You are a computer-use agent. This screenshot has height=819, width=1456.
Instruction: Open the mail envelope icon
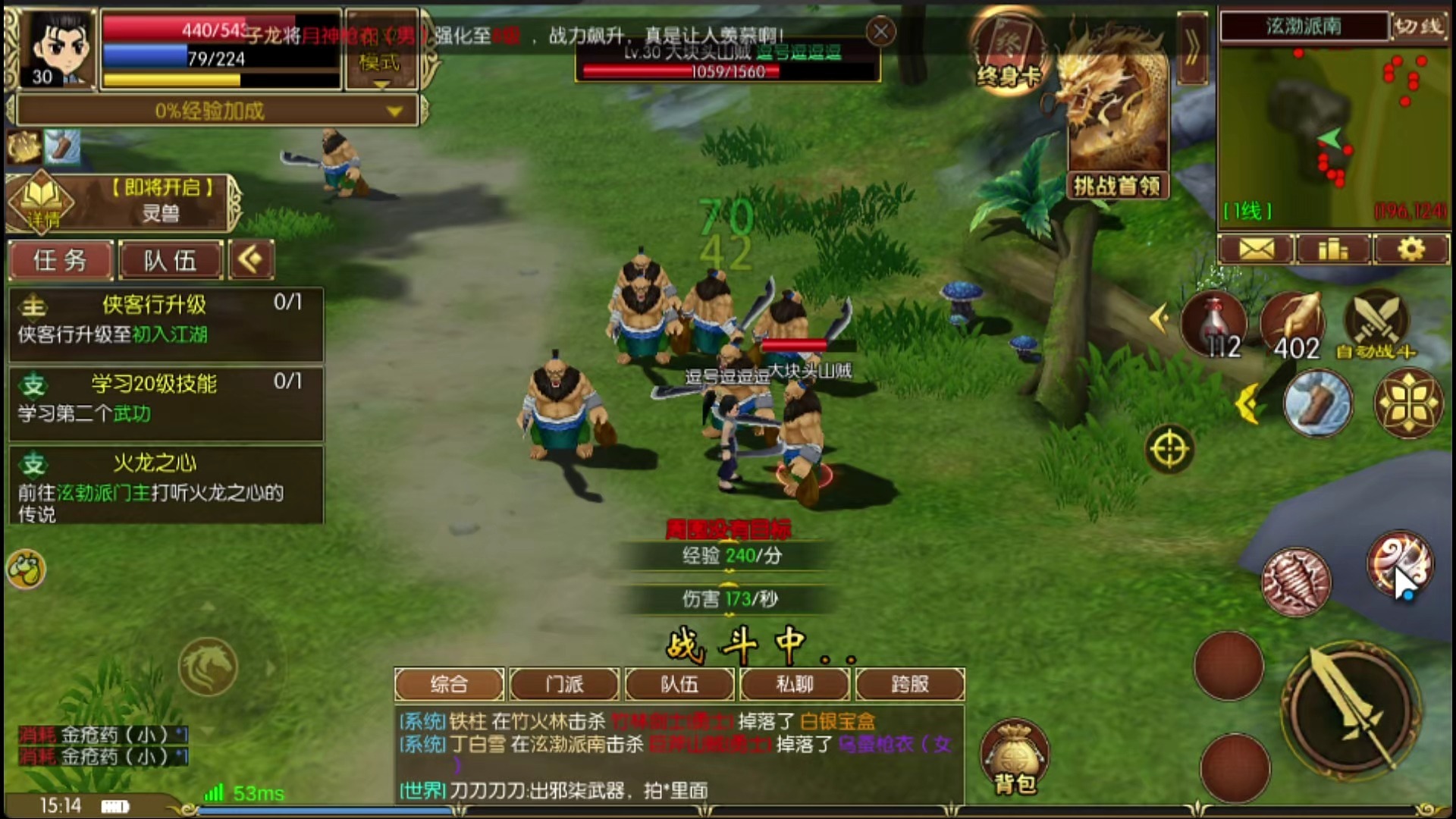(1257, 249)
